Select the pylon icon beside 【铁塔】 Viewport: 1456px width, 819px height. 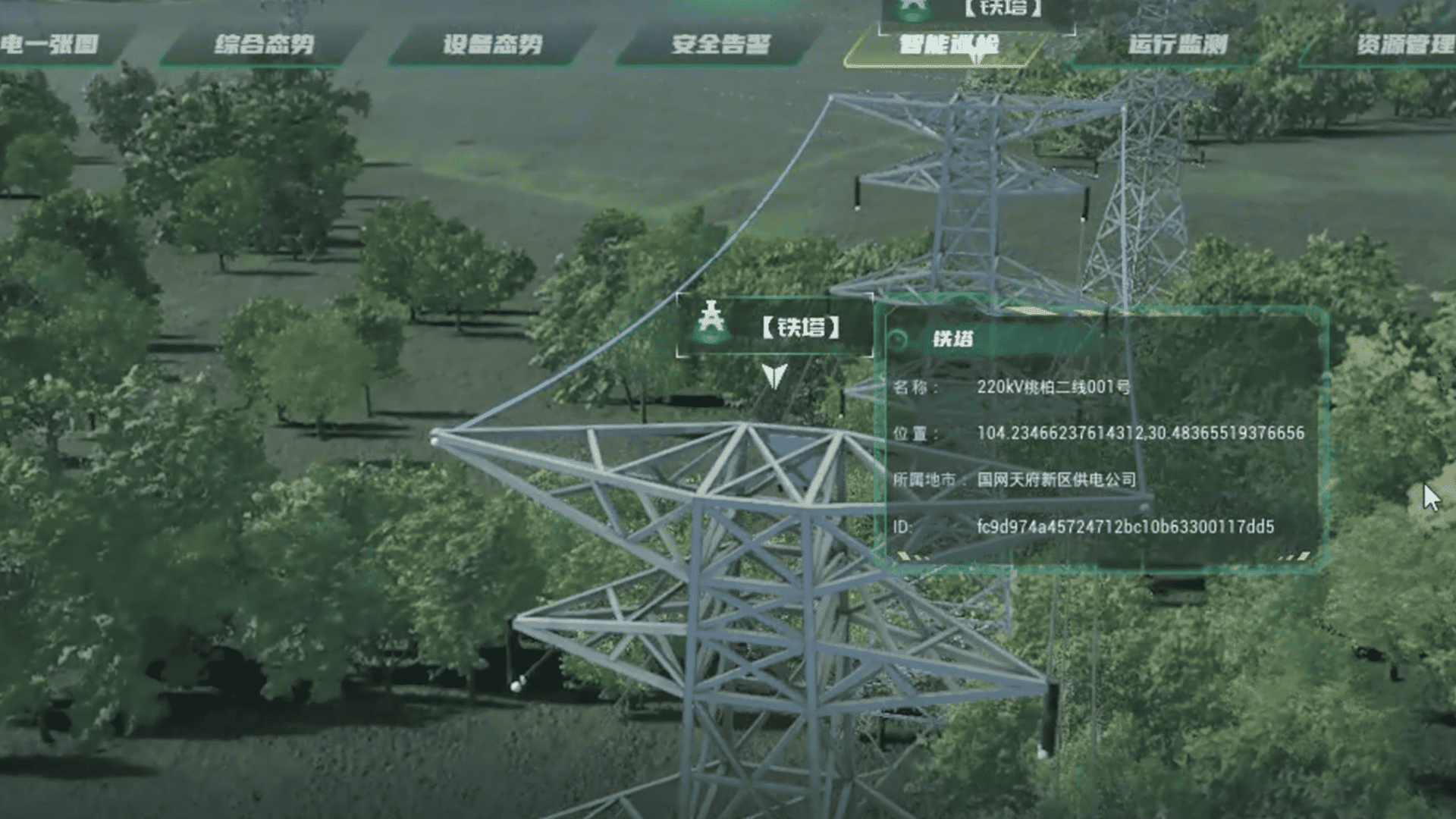click(711, 322)
